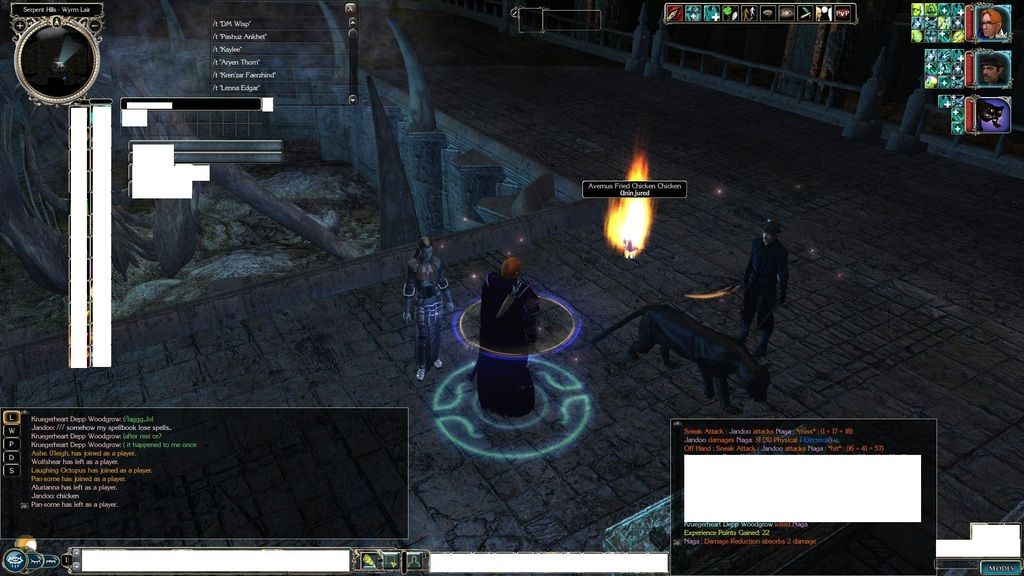Pick "Aryen Thorn" from the tell list
This screenshot has height=576, width=1024.
tap(240, 62)
